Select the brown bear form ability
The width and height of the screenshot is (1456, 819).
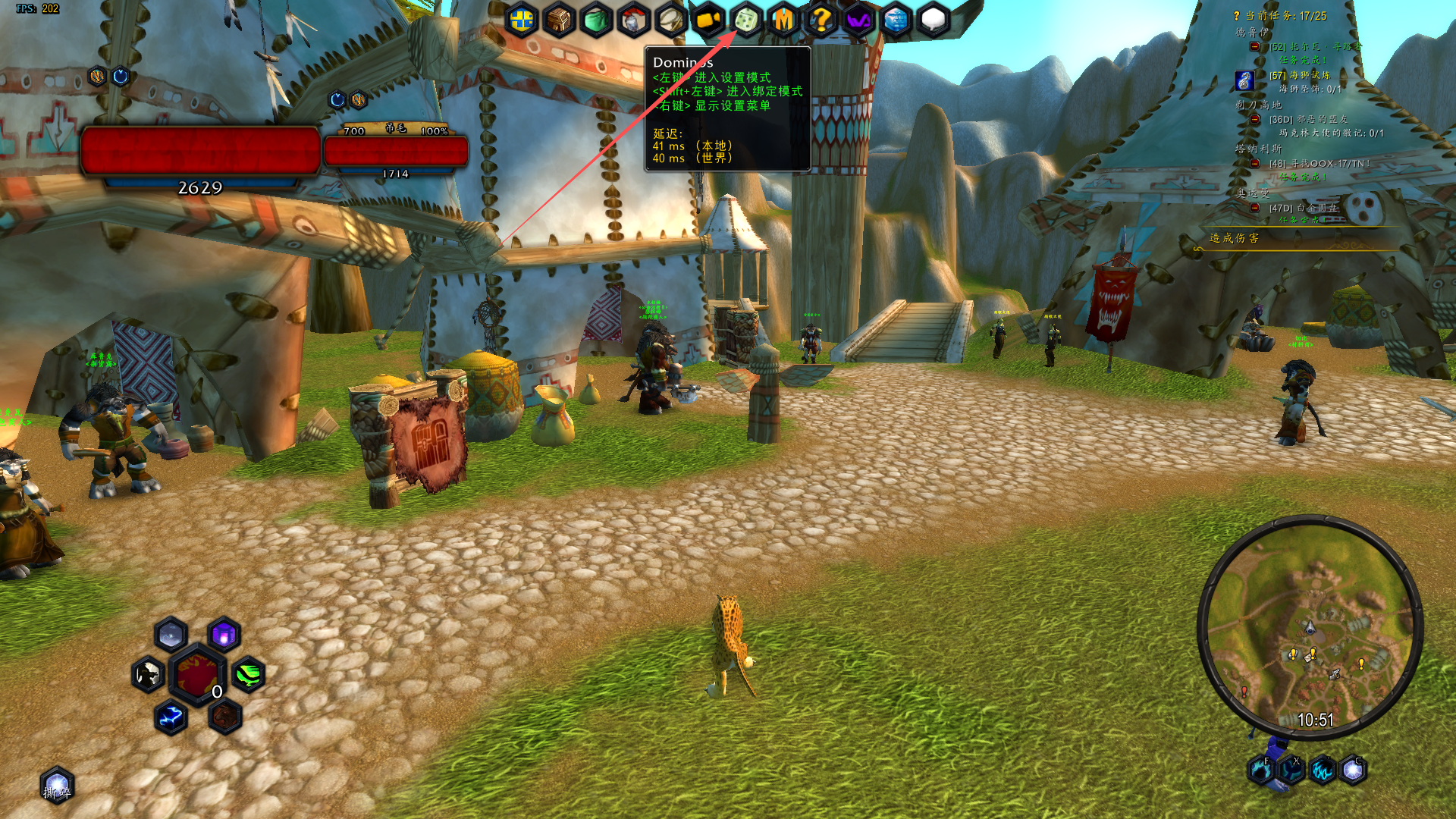click(224, 717)
